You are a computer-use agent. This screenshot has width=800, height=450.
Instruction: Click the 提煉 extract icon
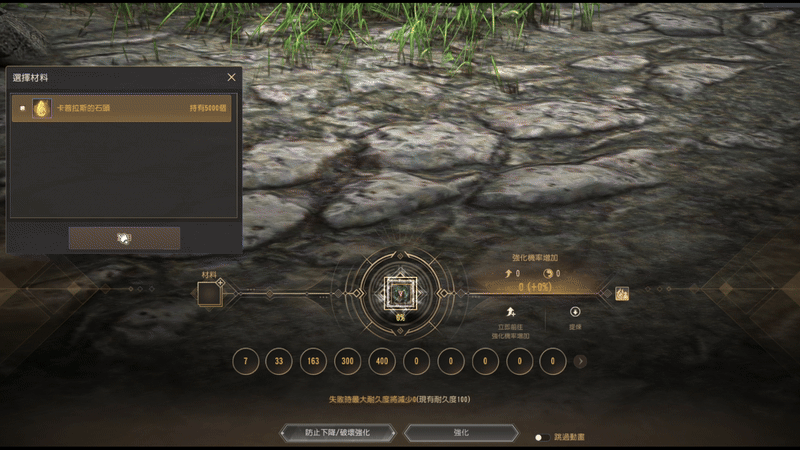(x=575, y=312)
